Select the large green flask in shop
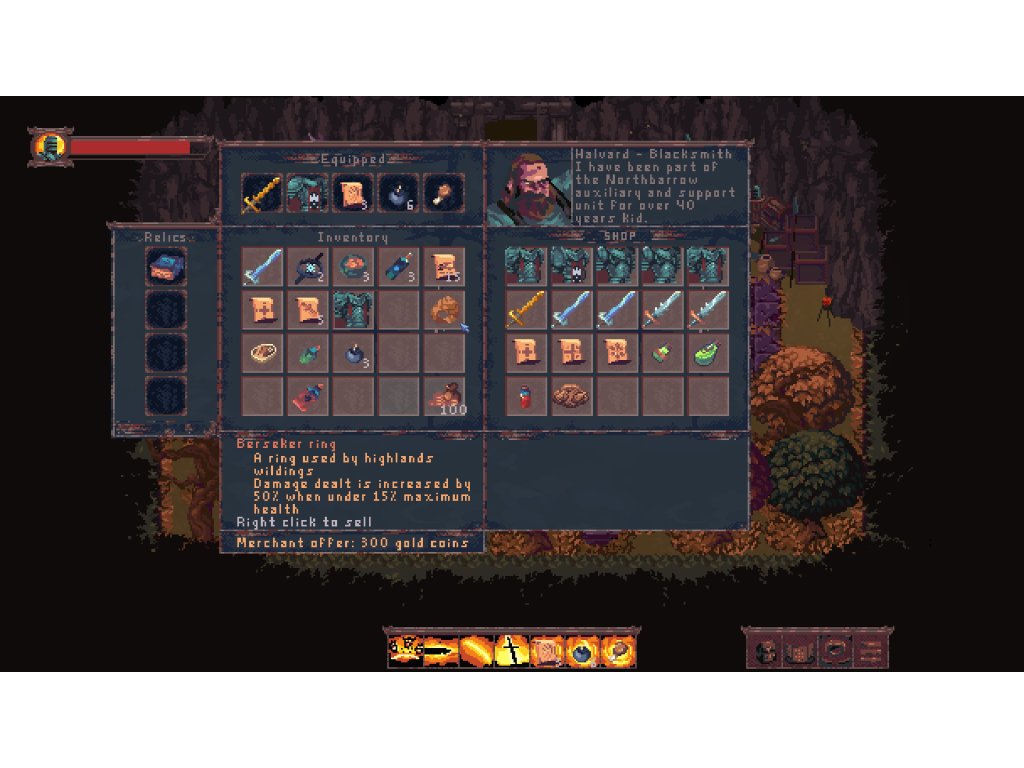 coord(708,353)
